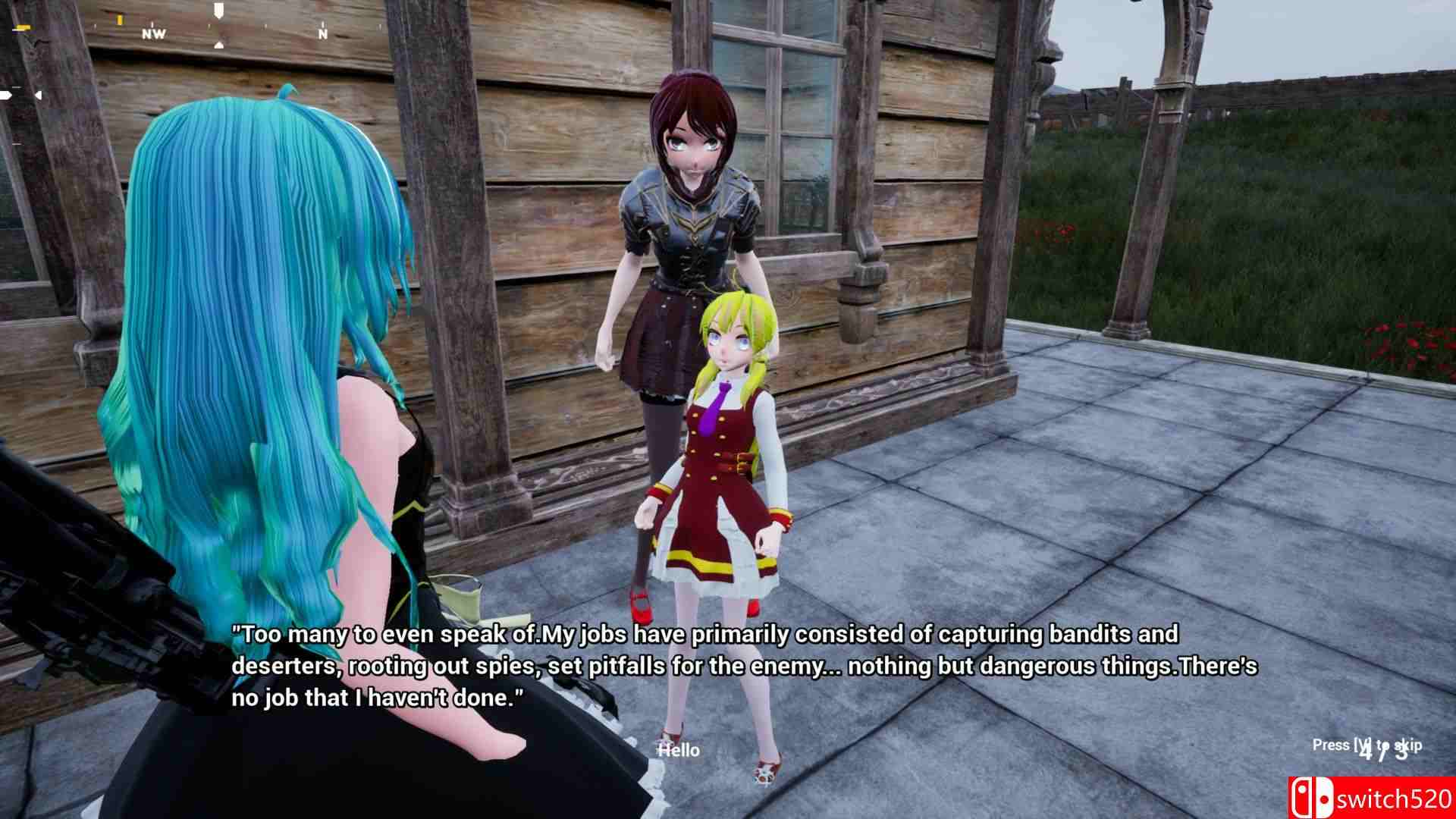1456x819 pixels.
Task: Click the player direction arrow below the compass bar
Action: [218, 45]
